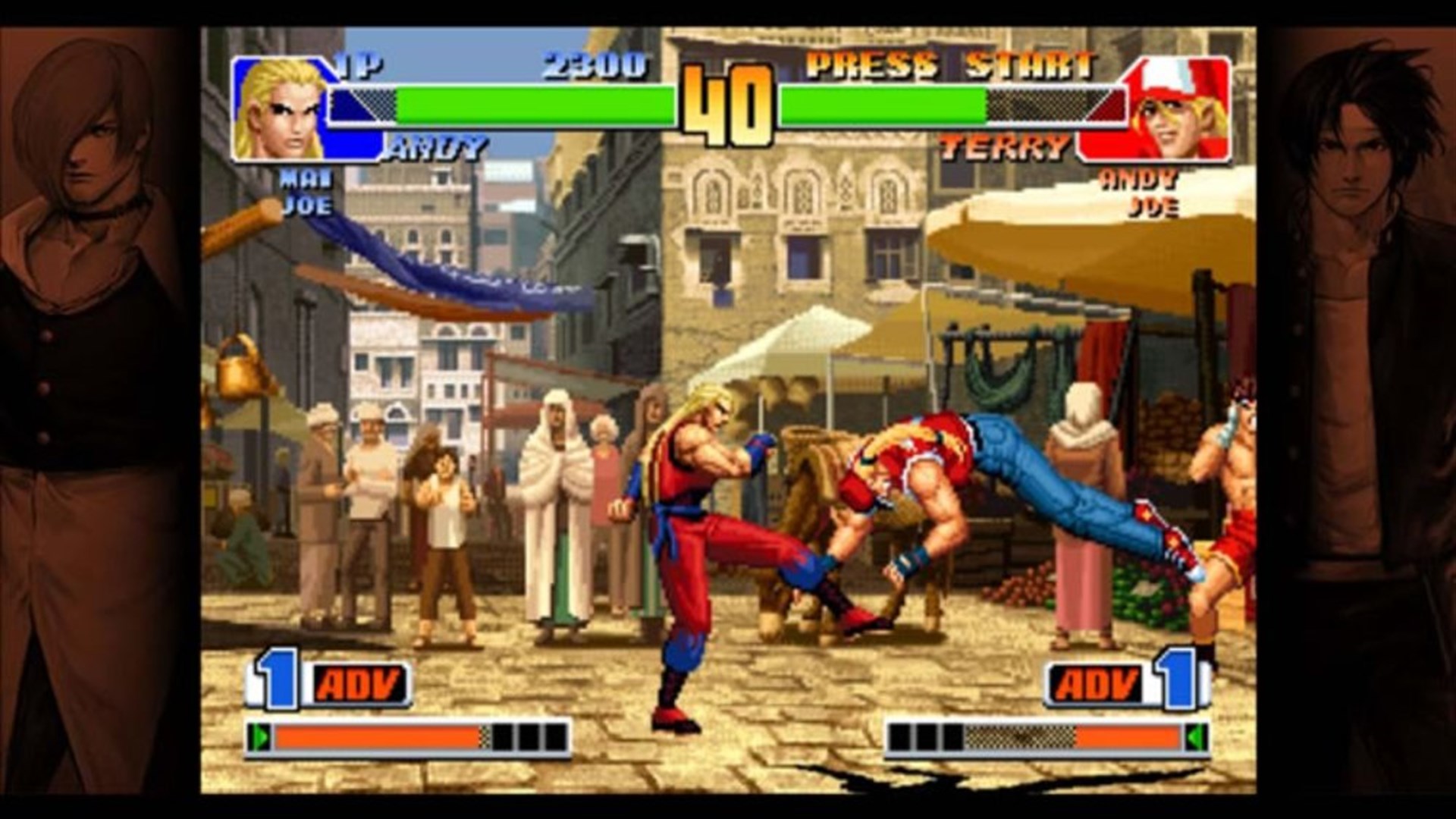Image resolution: width=1456 pixels, height=819 pixels.
Task: Expand Andy's green health bar
Action: [x=531, y=102]
